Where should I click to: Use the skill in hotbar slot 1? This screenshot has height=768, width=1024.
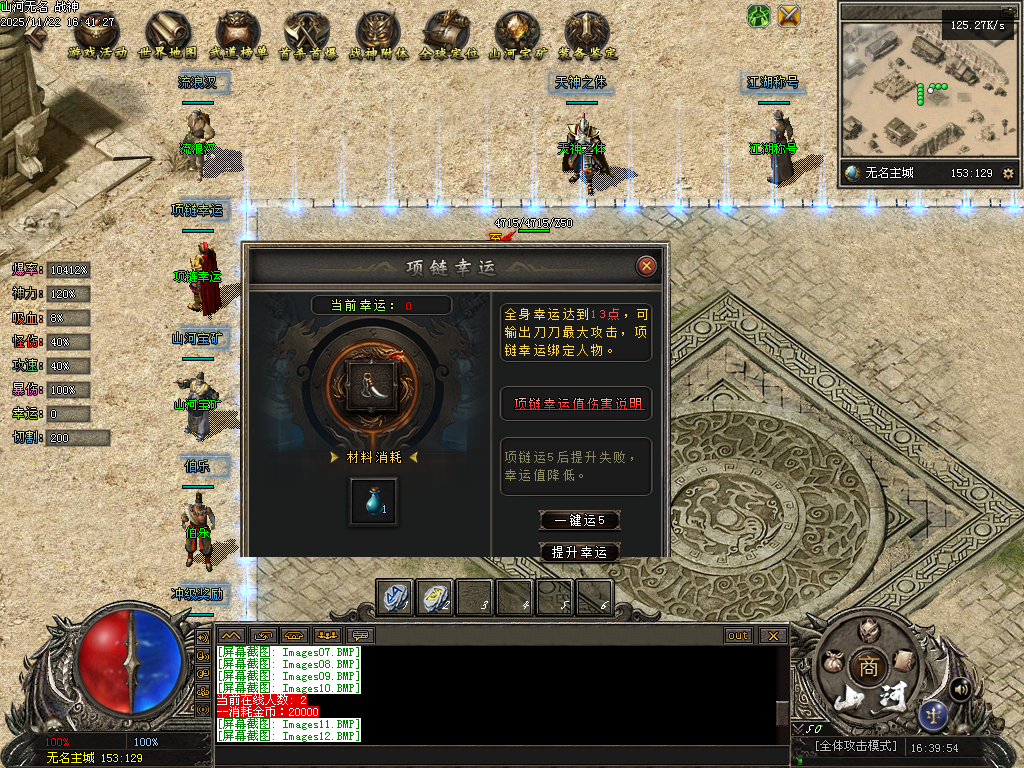(x=394, y=596)
